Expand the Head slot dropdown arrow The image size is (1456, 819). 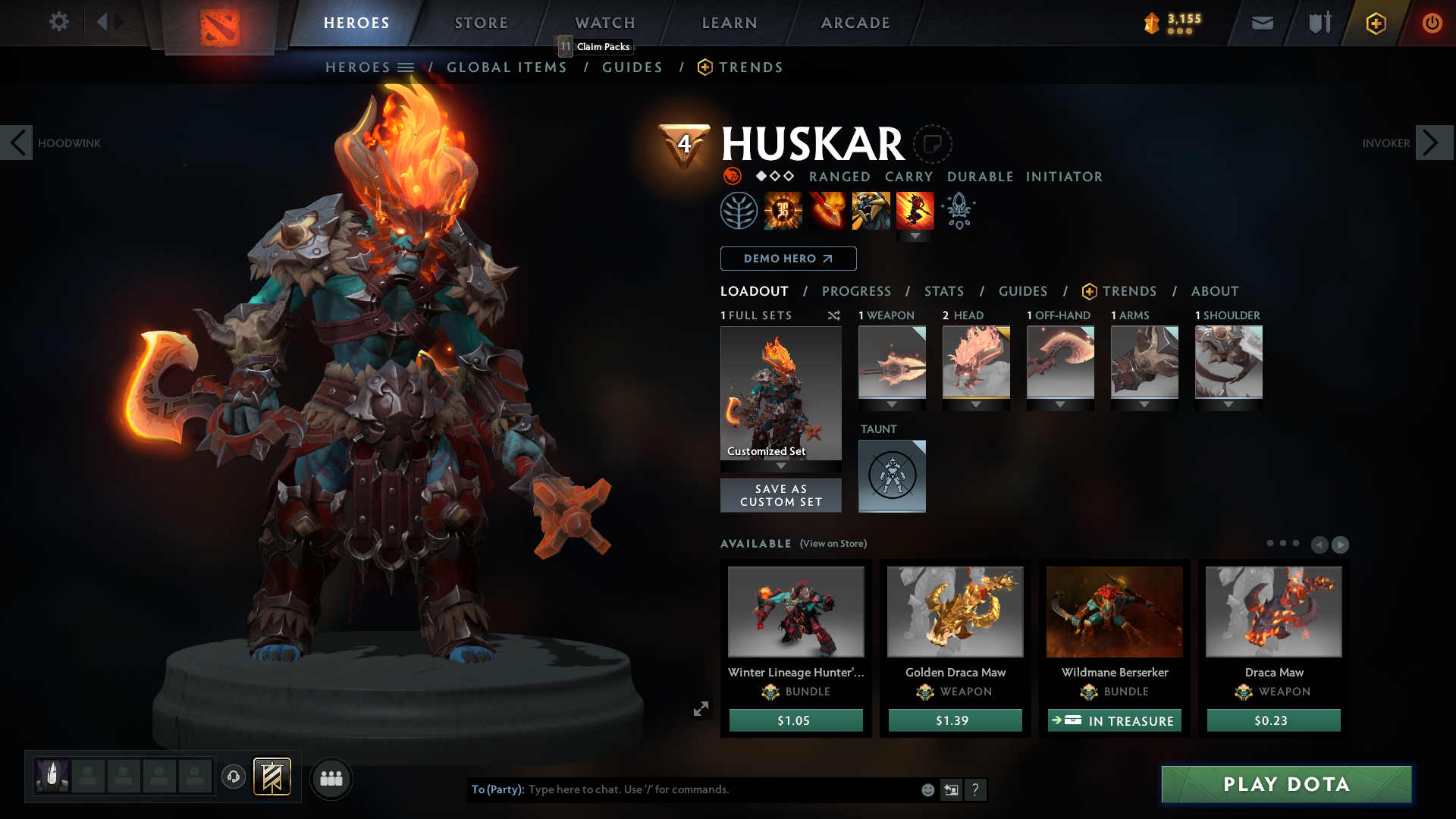coord(976,405)
